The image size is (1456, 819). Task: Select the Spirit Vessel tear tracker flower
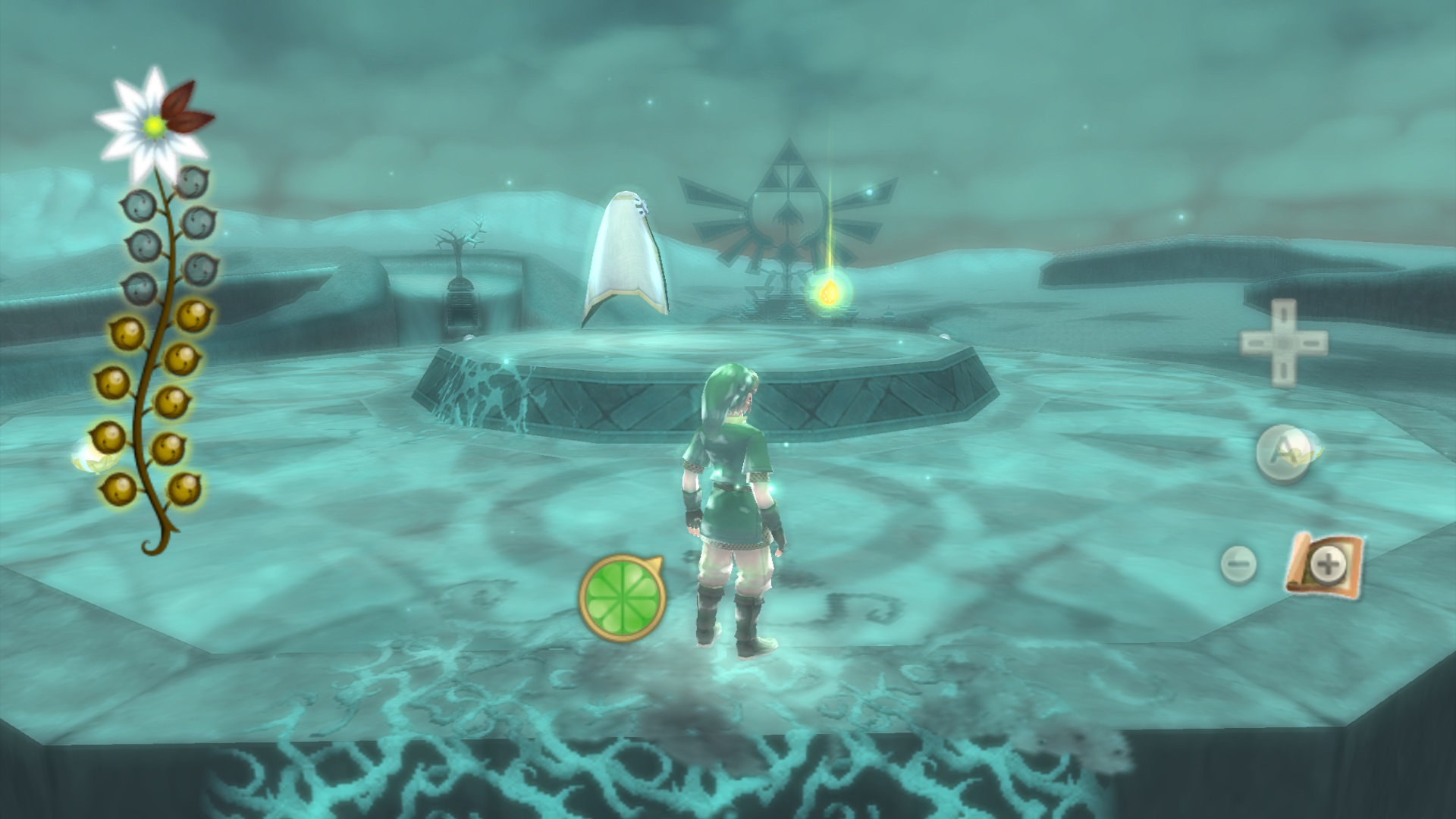tap(155, 124)
